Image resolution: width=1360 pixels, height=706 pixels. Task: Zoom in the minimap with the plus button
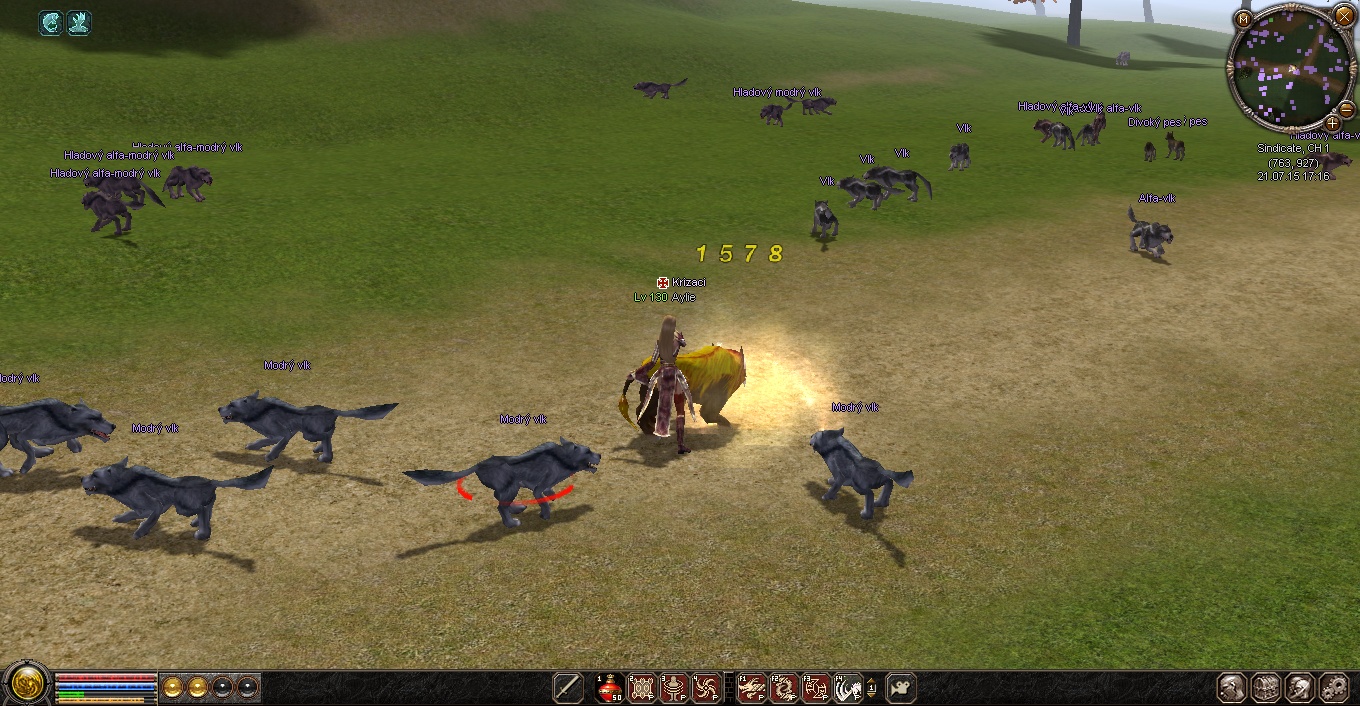(x=1332, y=123)
